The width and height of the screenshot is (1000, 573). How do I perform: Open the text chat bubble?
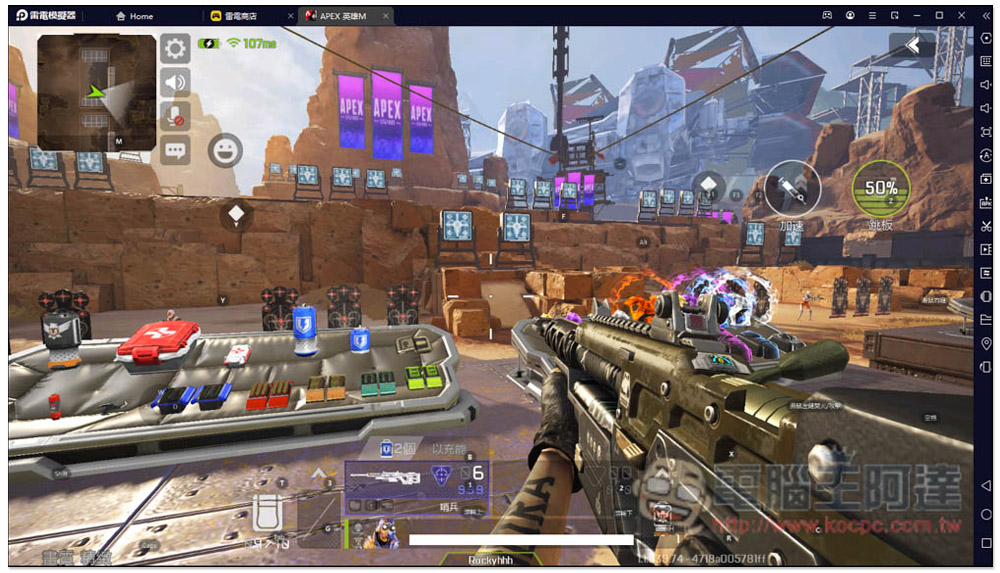point(176,151)
